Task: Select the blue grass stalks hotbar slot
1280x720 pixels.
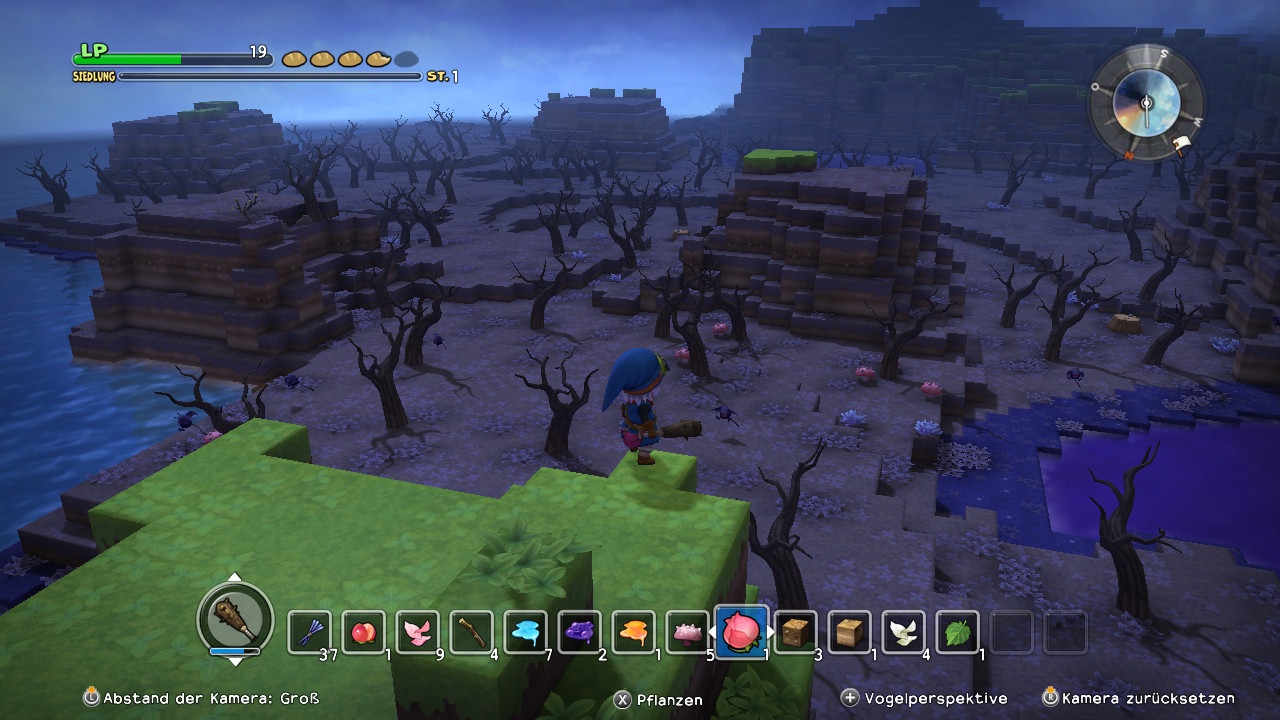Action: pyautogui.click(x=309, y=632)
